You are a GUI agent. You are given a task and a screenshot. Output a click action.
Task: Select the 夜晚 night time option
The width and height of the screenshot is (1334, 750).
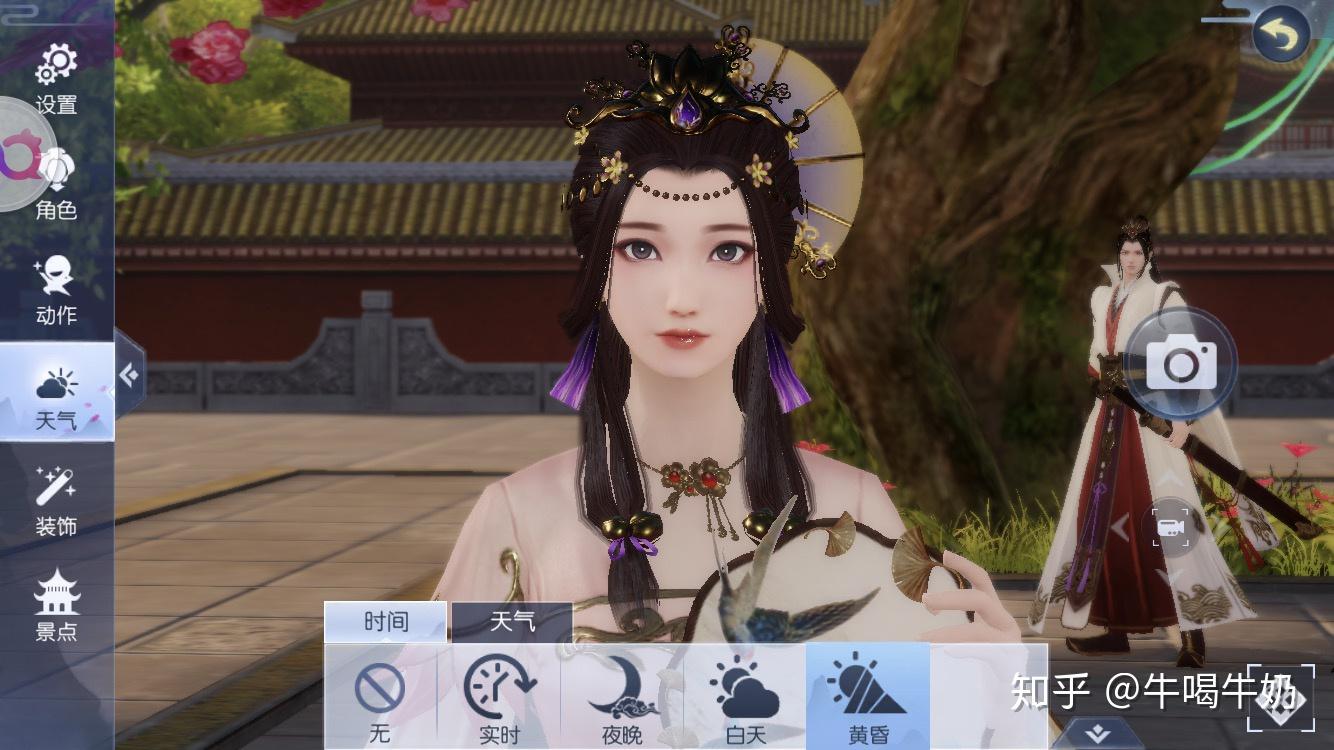(621, 700)
